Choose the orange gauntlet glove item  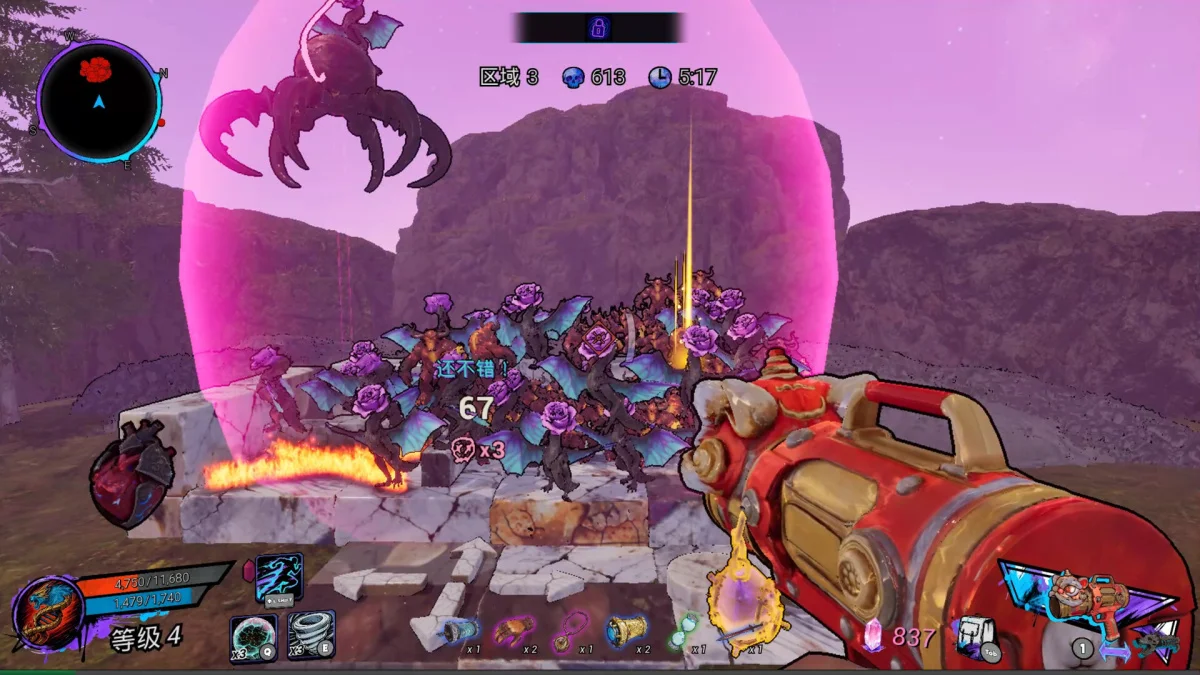coord(514,630)
